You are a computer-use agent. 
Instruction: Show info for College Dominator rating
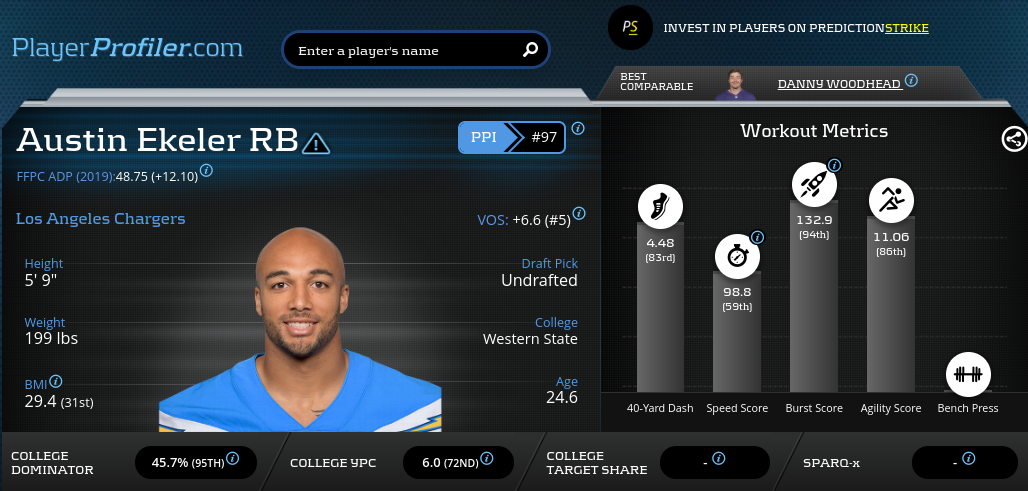pyautogui.click(x=233, y=459)
